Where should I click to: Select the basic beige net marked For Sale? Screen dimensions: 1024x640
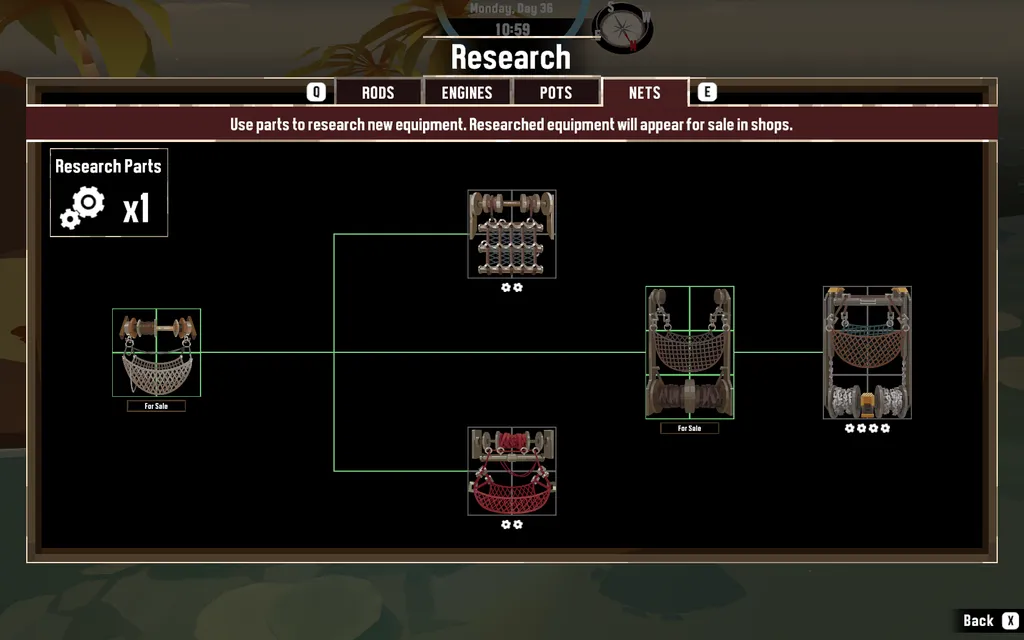point(156,353)
